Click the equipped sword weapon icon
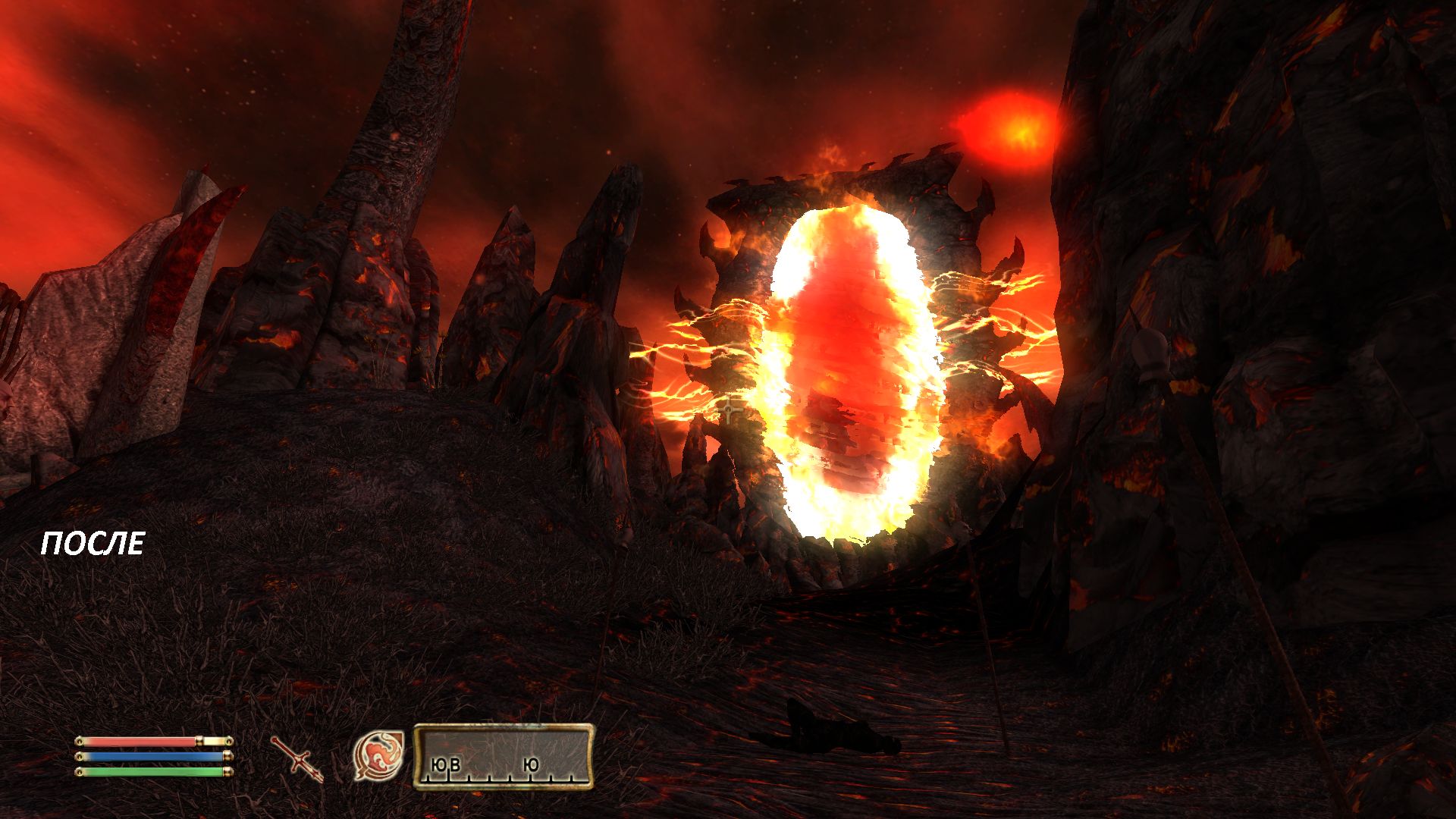Image resolution: width=1456 pixels, height=819 pixels. point(297,758)
